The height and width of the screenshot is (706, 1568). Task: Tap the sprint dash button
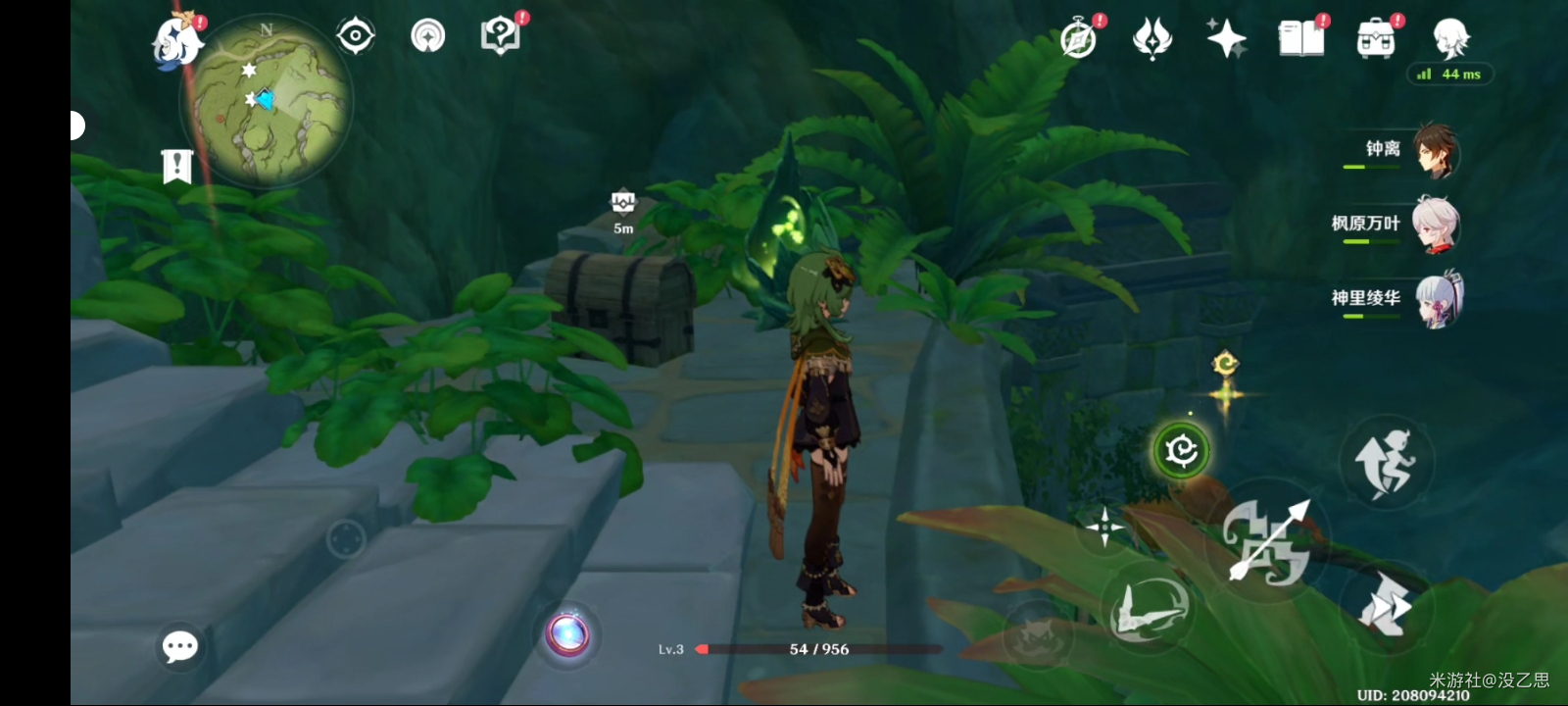pyautogui.click(x=1385, y=604)
